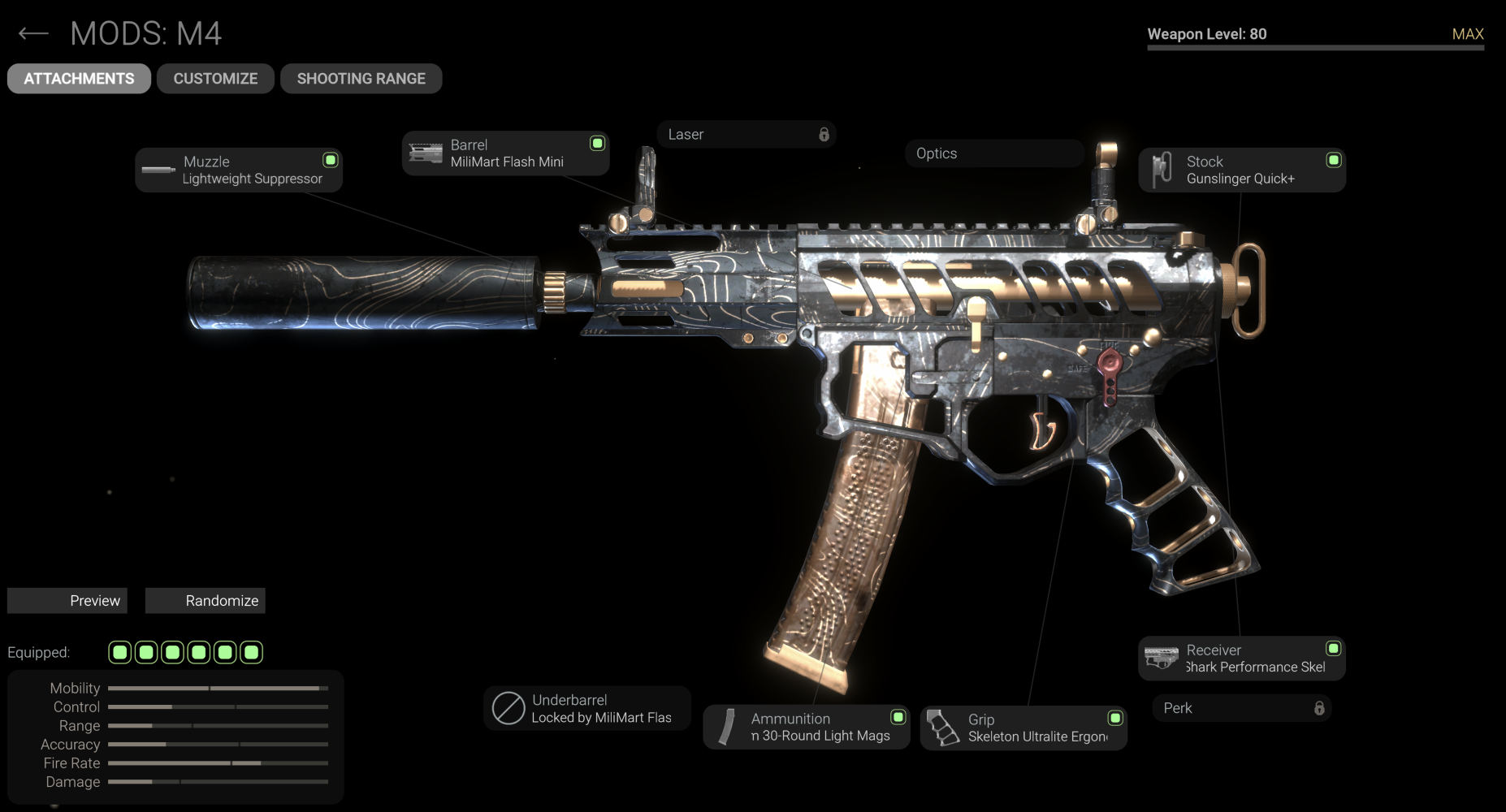Open the Ammunition 30-Round Light Mags slot
The image size is (1506, 812).
[806, 727]
